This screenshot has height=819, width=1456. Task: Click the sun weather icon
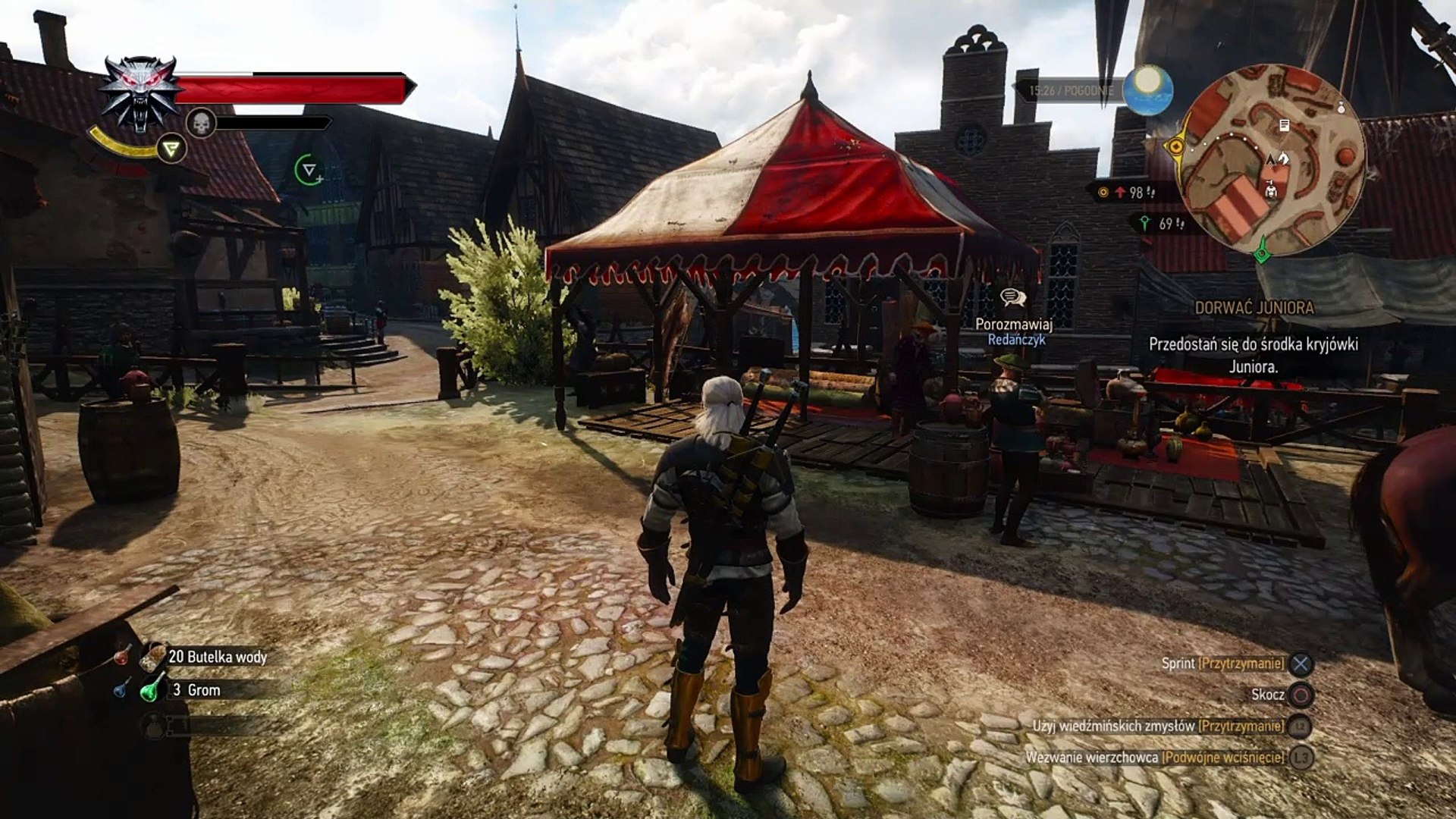[1148, 89]
